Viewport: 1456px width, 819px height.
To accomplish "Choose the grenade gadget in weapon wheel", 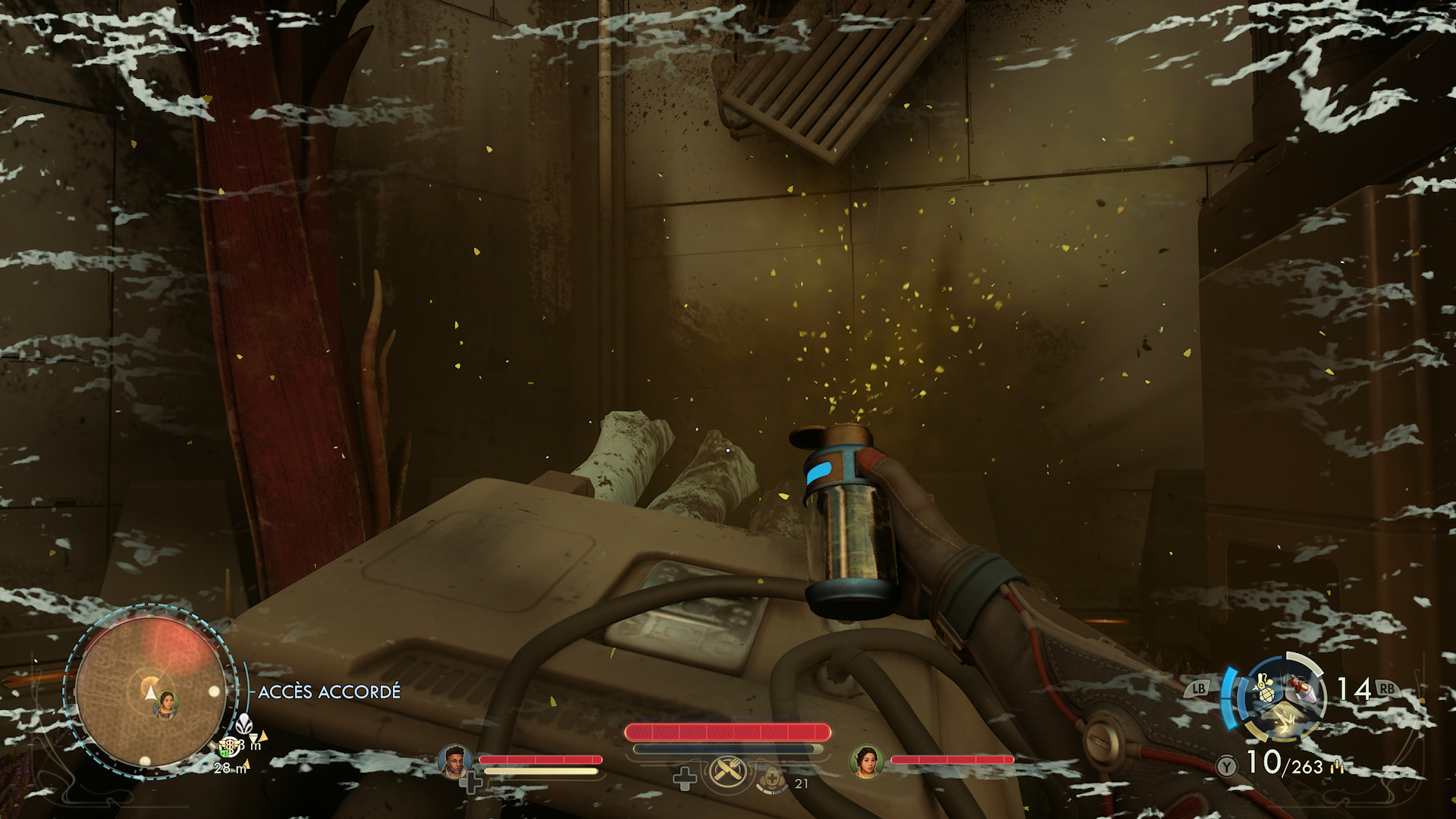I will point(1263,690).
